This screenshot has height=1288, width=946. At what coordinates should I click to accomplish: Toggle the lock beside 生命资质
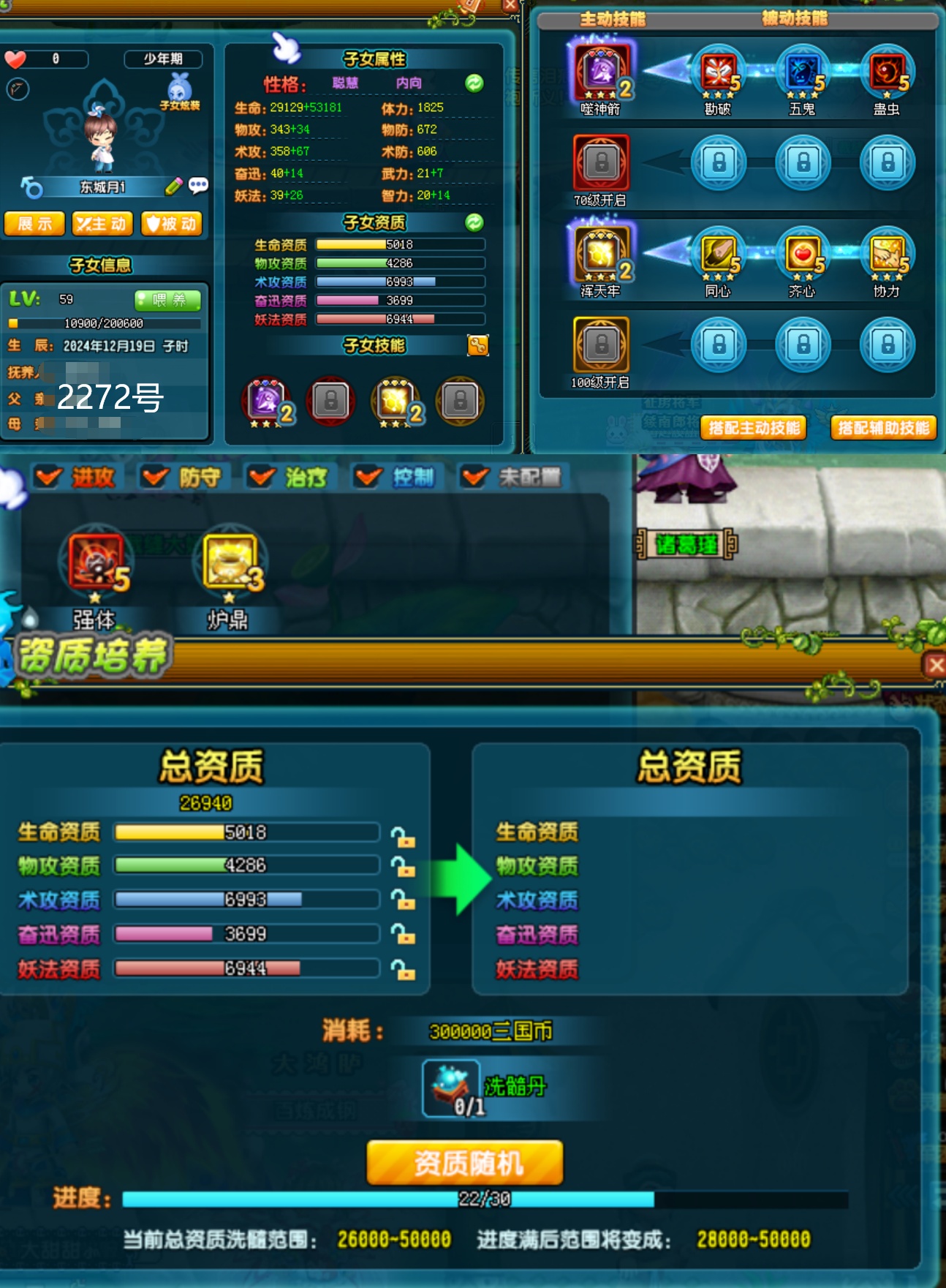[x=402, y=836]
